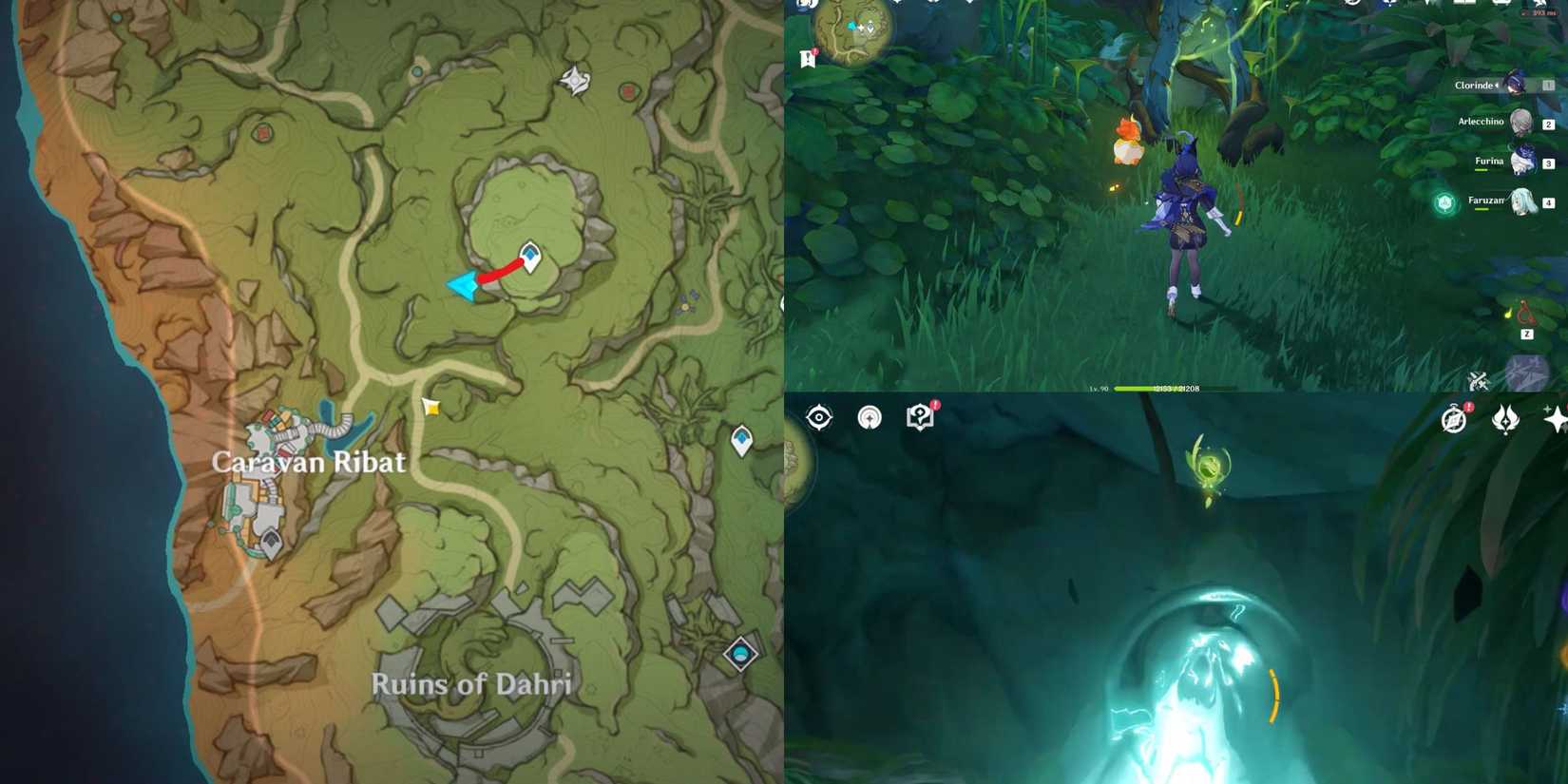Click the Caravan Ribat location label
Screen dimensions: 1568x784
click(x=311, y=463)
